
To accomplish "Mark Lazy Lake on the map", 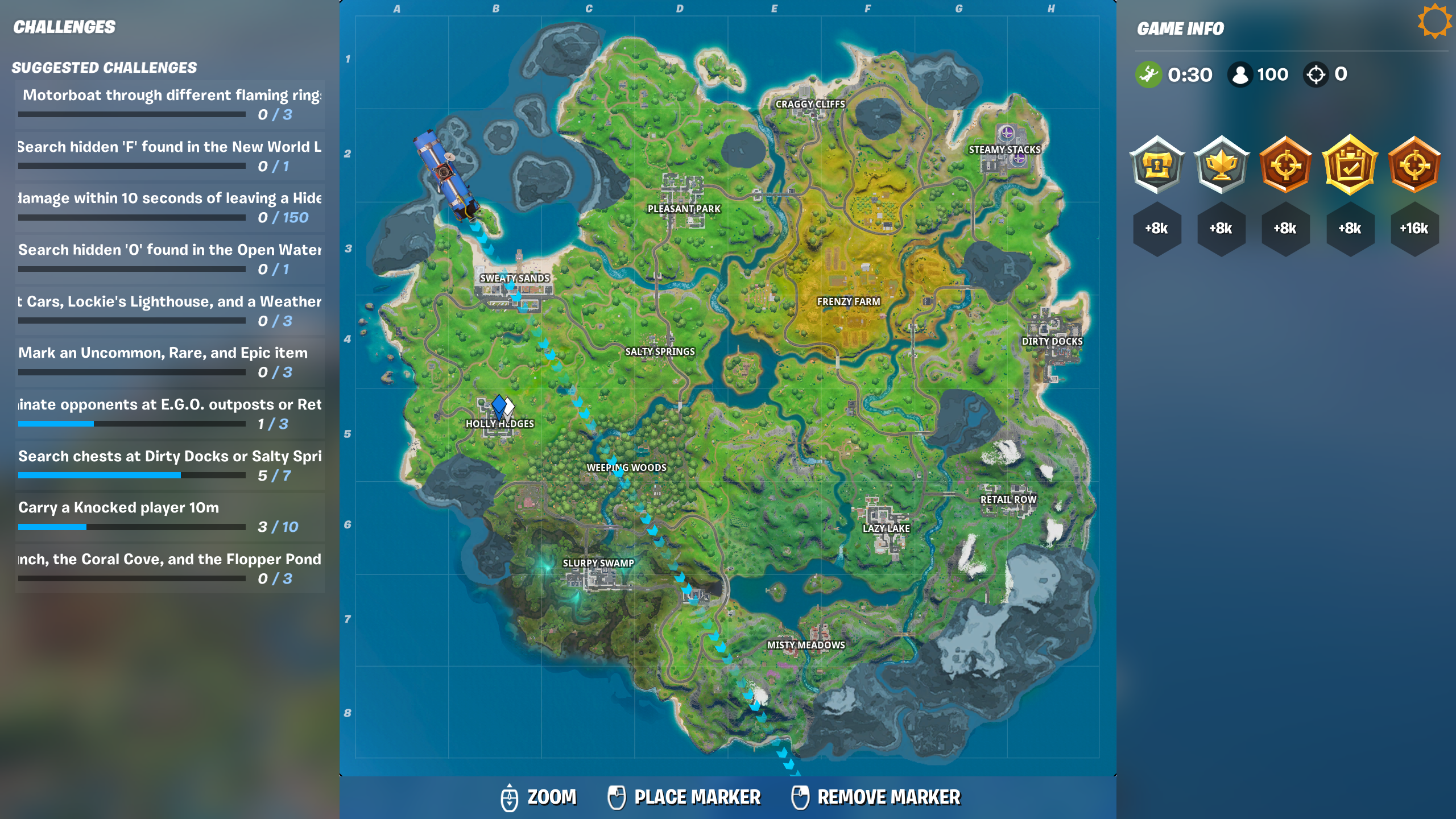I will pos(886,528).
